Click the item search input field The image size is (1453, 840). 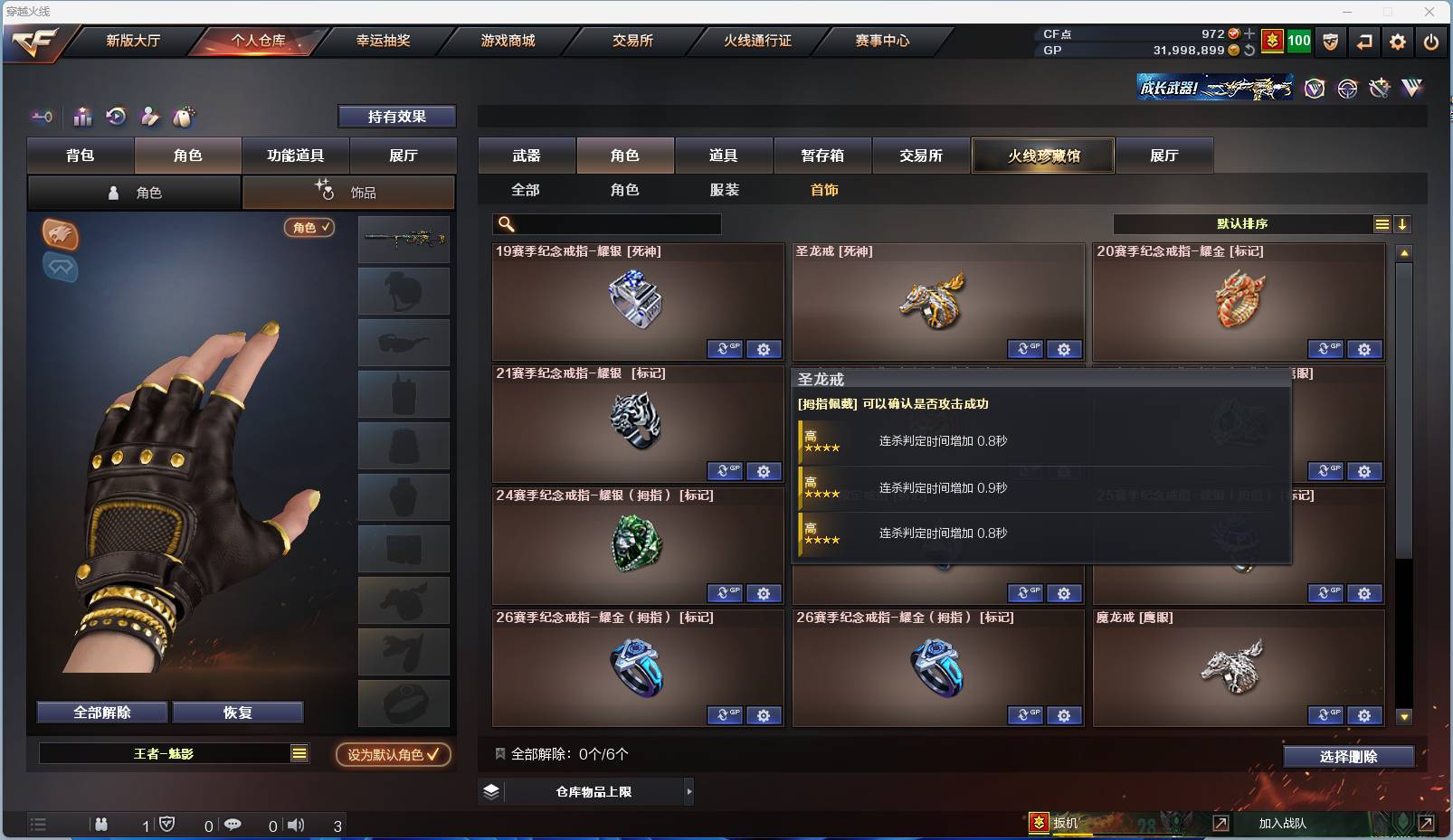[x=606, y=223]
